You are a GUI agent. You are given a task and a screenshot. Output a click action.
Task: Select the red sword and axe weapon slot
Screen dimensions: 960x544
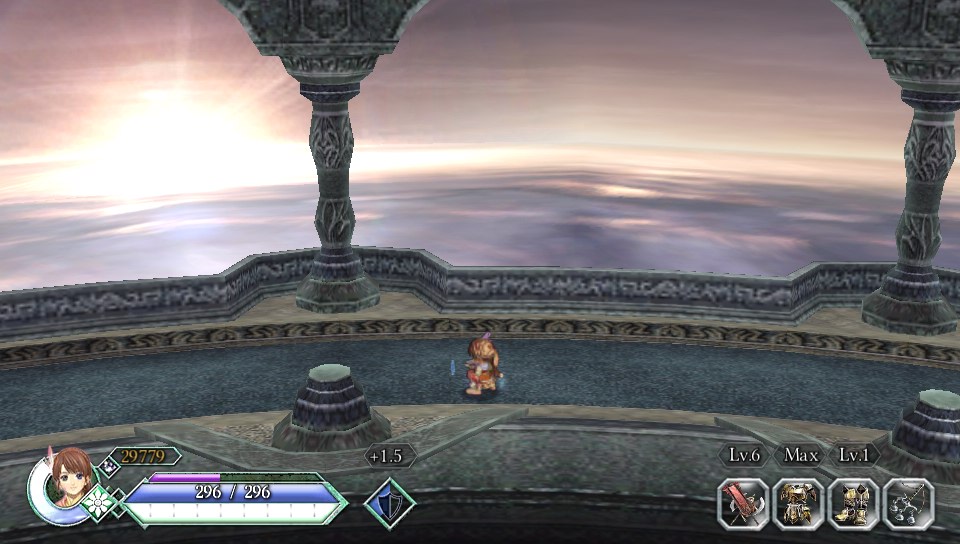(743, 504)
